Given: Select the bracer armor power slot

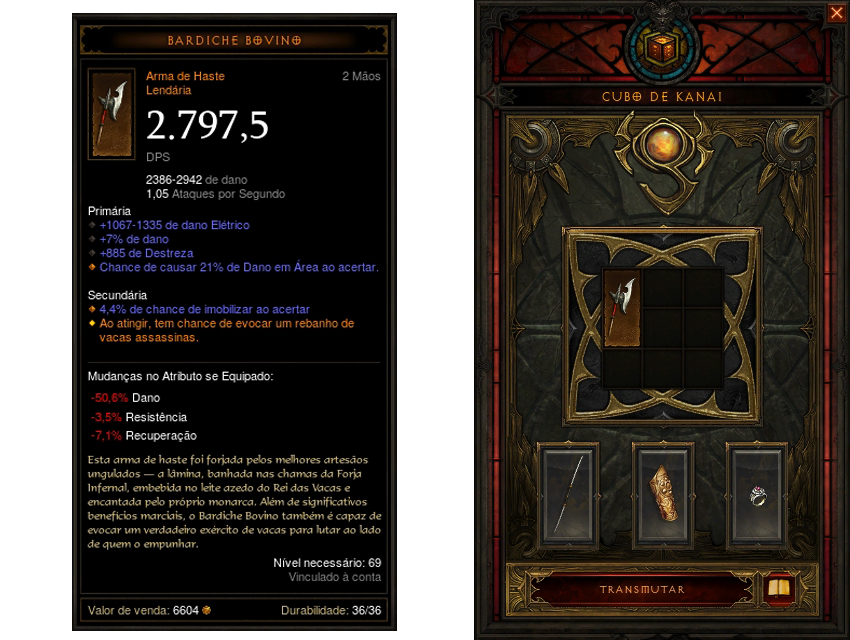Looking at the screenshot, I should coord(663,497).
